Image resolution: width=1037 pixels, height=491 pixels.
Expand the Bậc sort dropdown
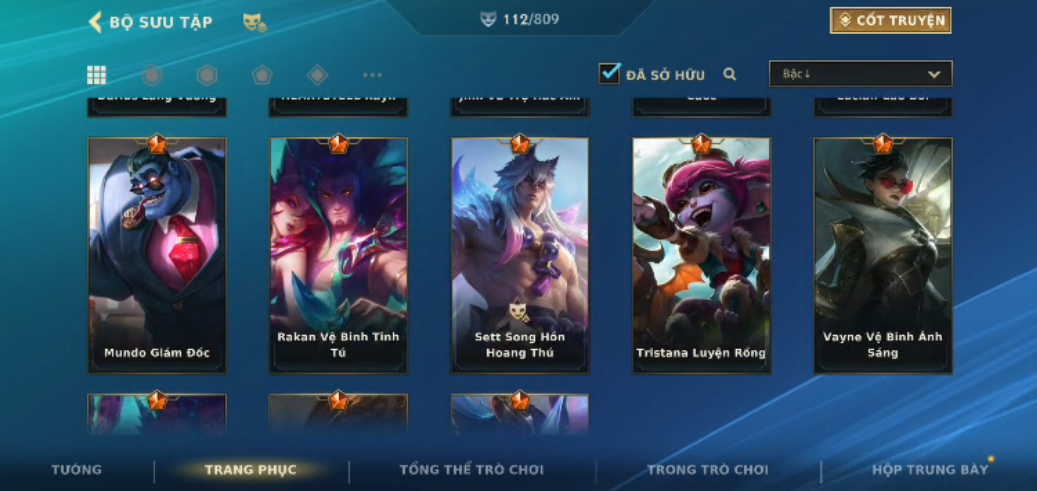[x=860, y=74]
